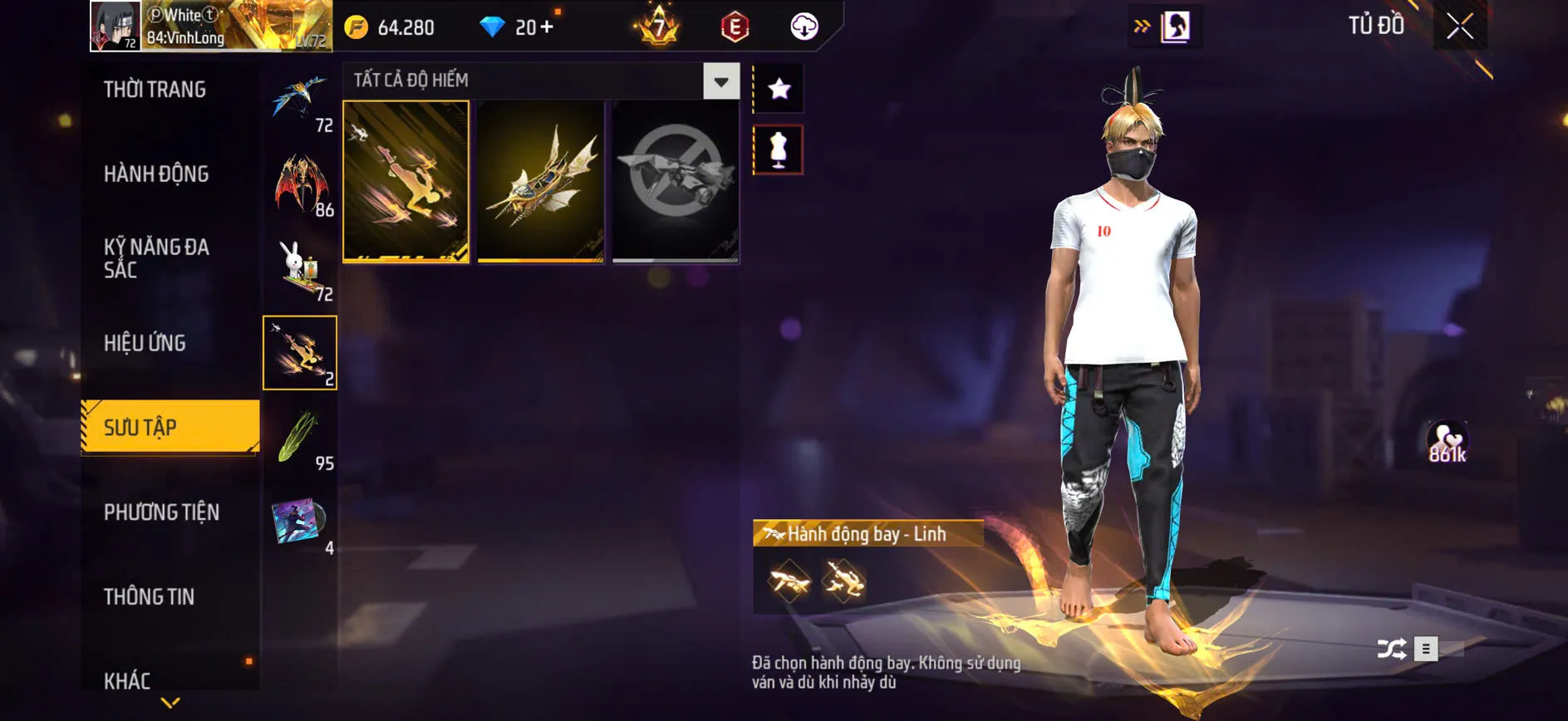Toggle the list view at bottom right
This screenshot has height=721, width=1568.
coord(1428,649)
